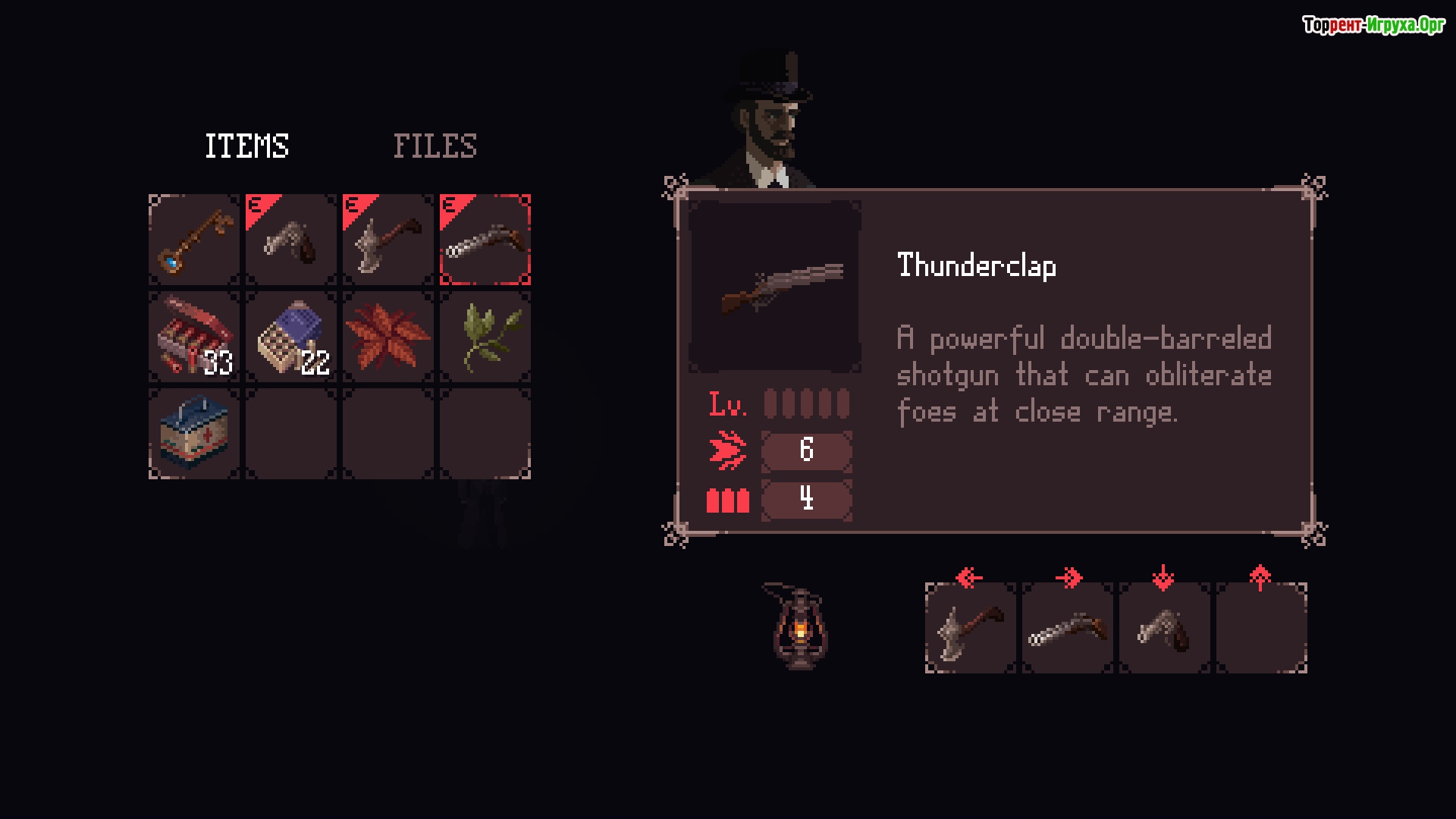Click the axe quick slot
1456x819 pixels.
tap(971, 629)
